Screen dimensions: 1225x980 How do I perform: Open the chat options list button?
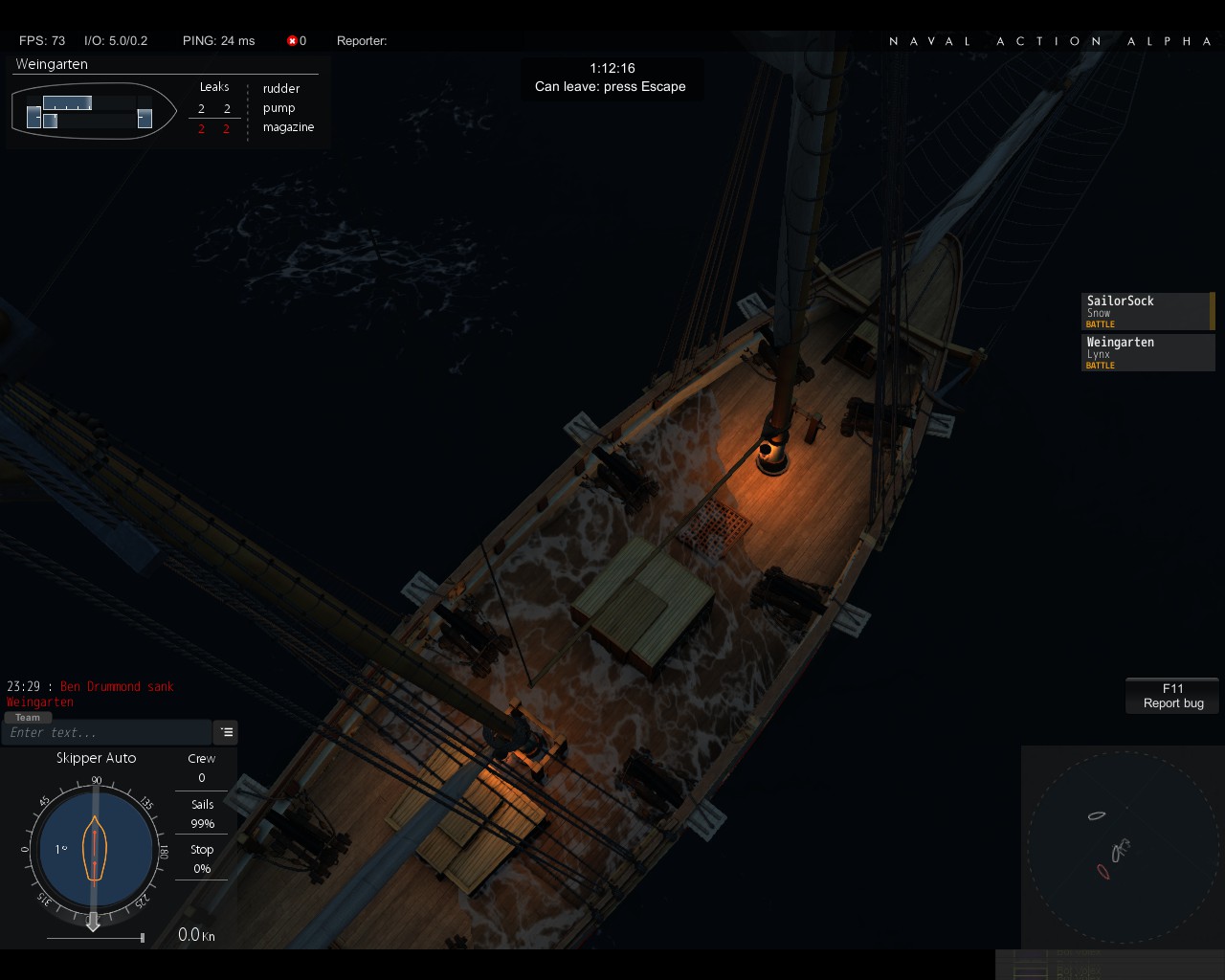tap(226, 732)
